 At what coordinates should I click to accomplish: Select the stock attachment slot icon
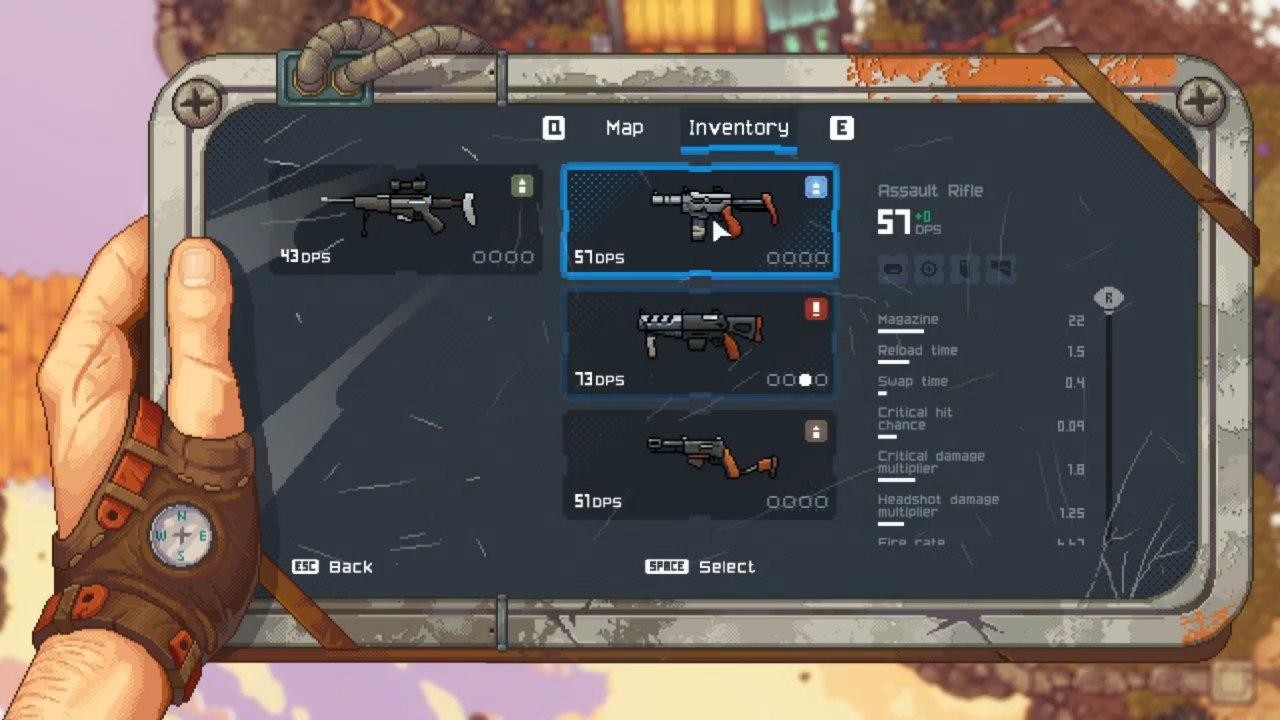pos(999,269)
